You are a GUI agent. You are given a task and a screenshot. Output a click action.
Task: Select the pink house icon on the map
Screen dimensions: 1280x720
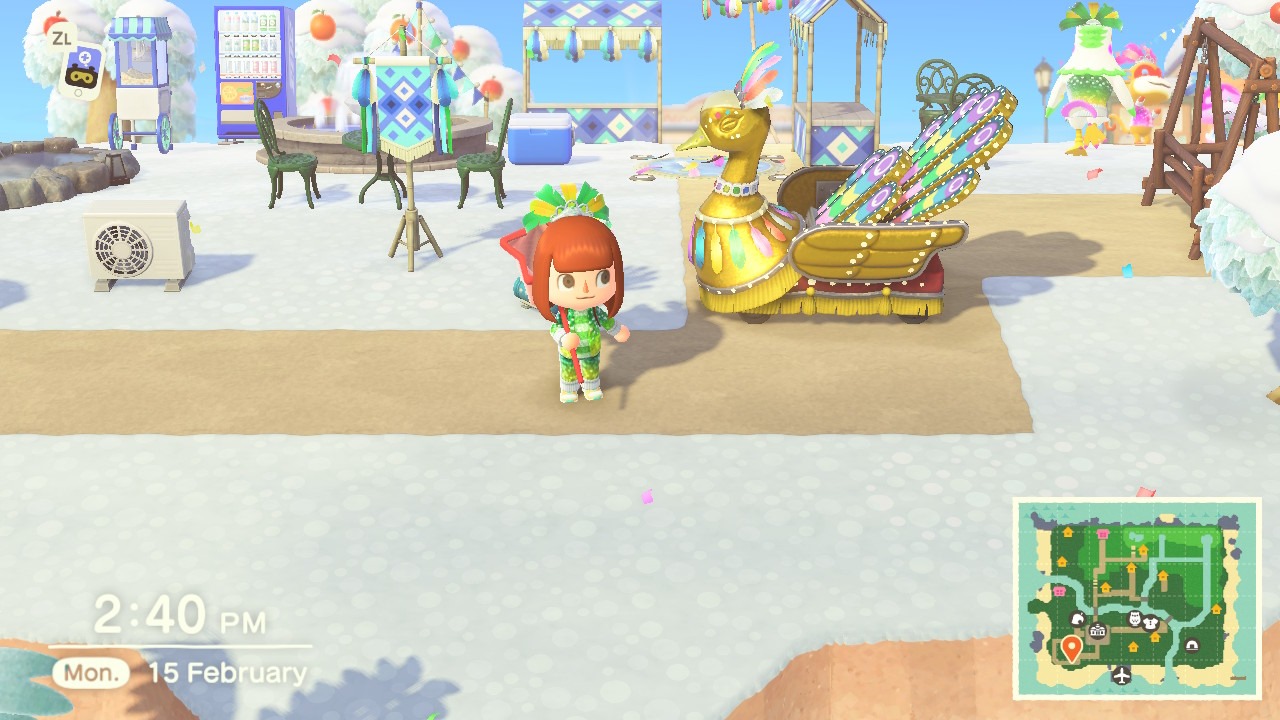[1102, 534]
